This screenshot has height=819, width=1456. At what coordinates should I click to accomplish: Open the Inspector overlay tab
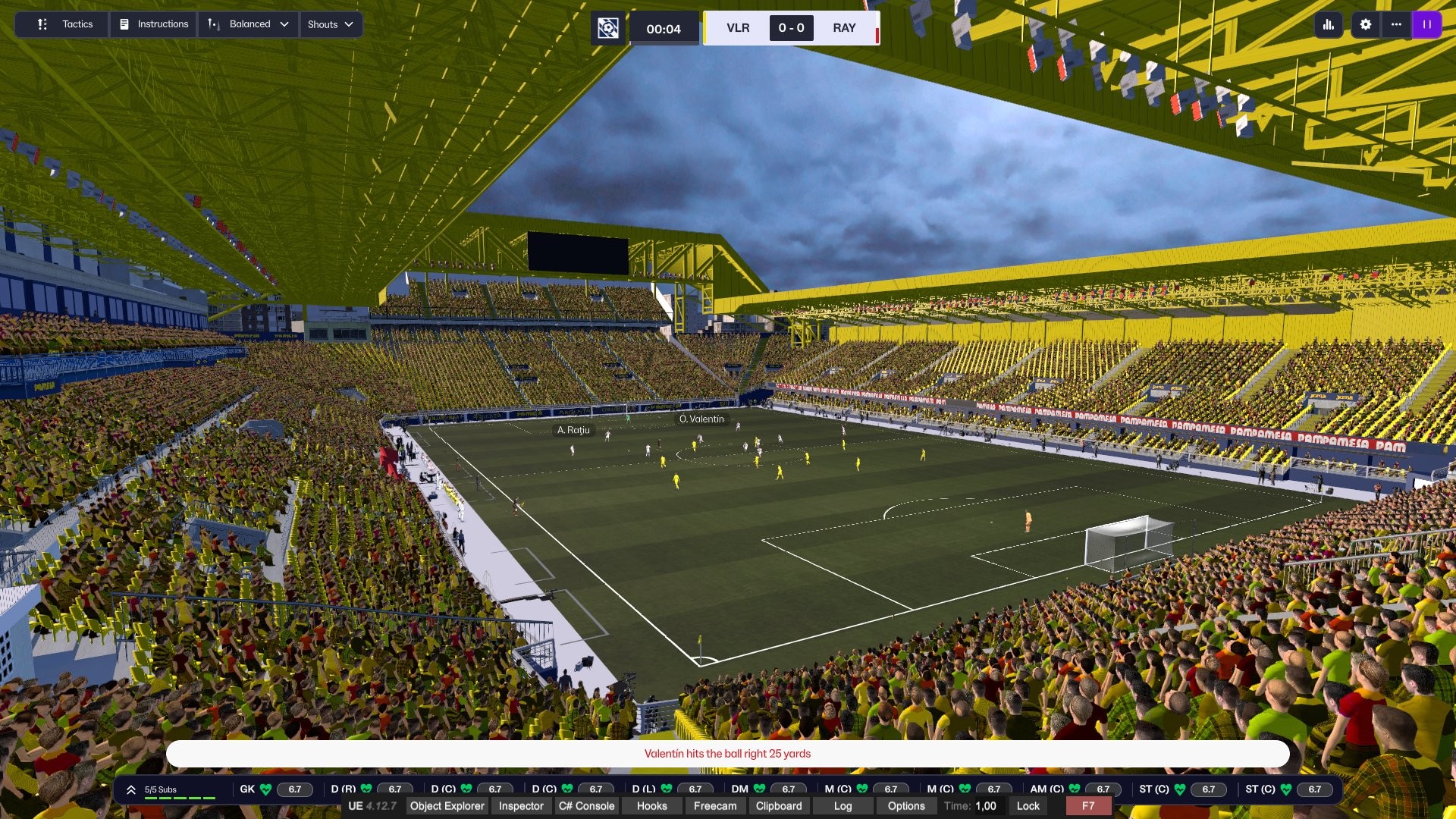click(521, 806)
